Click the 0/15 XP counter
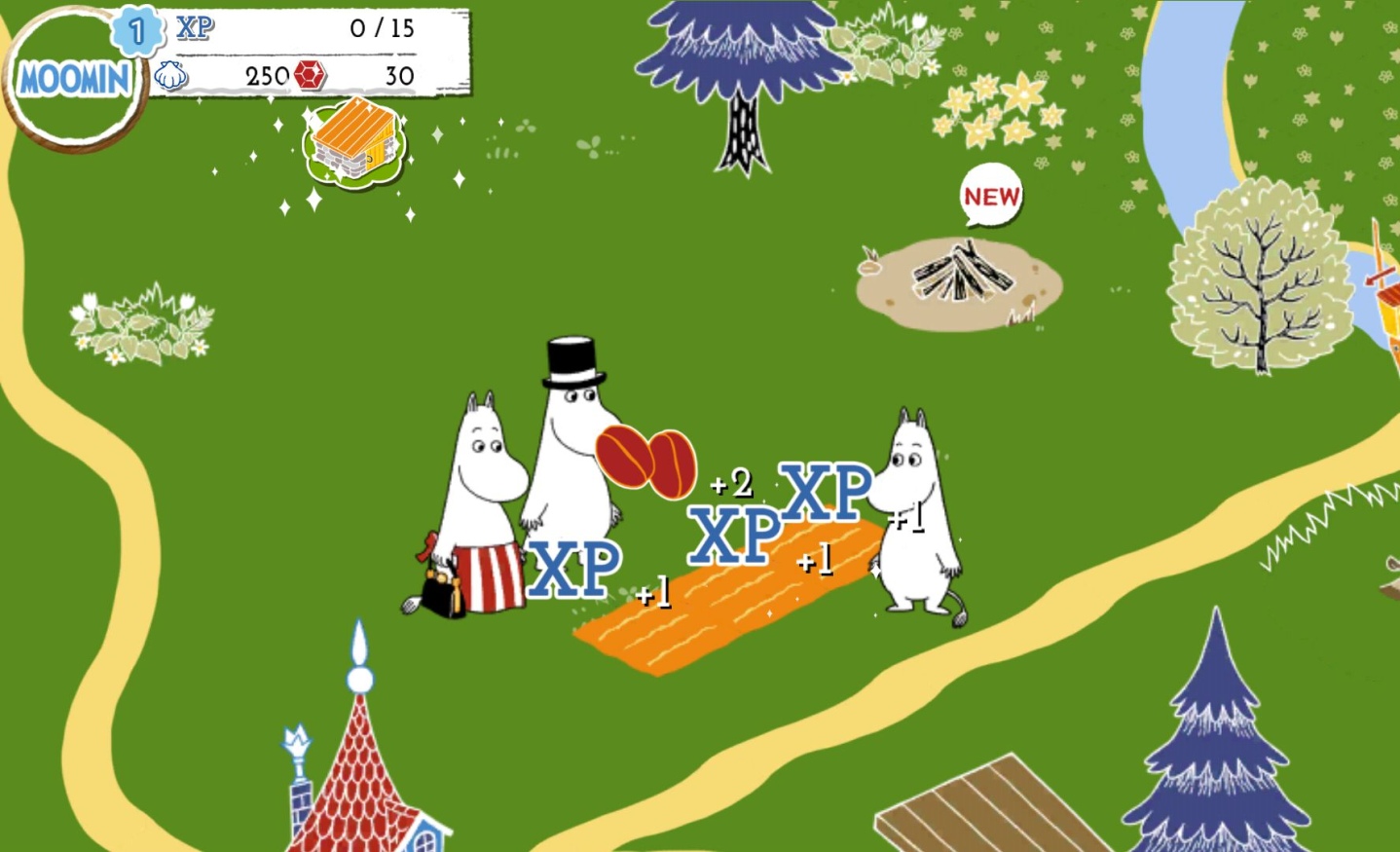This screenshot has height=852, width=1400. pyautogui.click(x=380, y=27)
